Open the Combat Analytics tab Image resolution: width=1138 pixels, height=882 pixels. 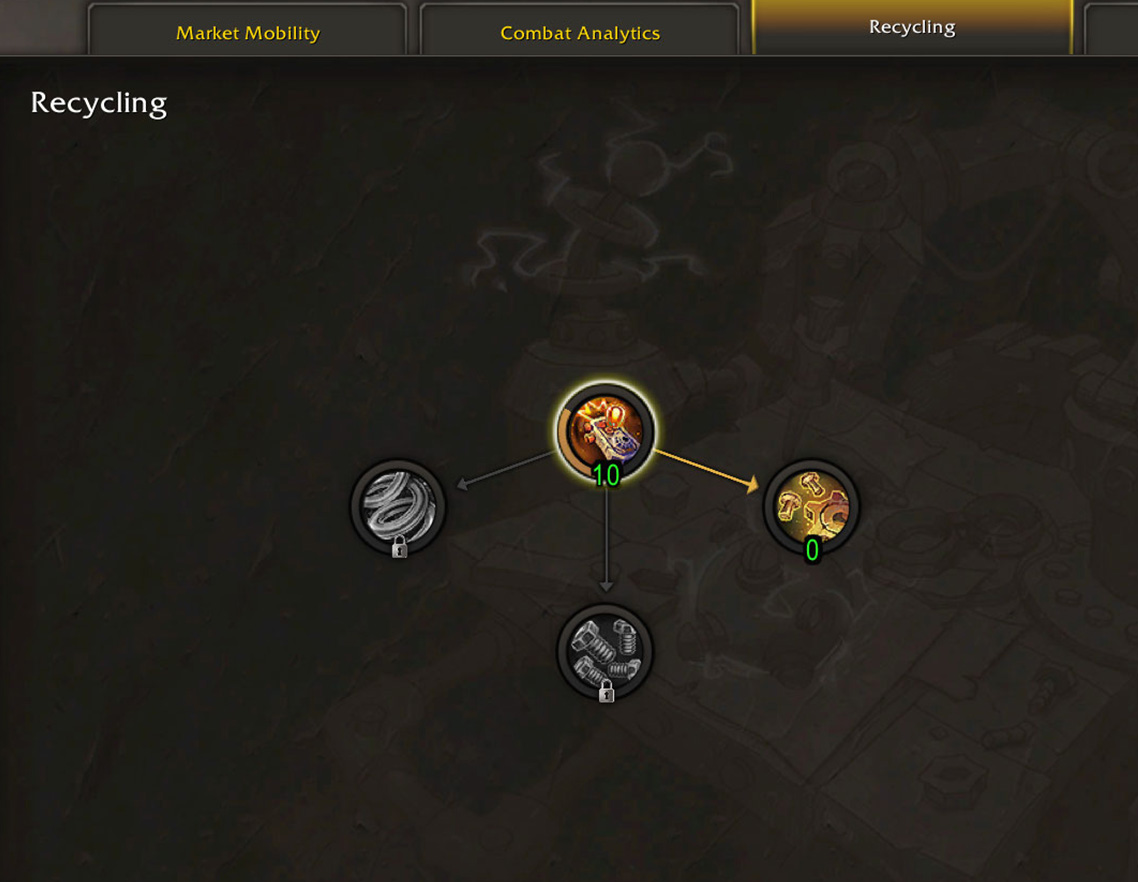pos(579,32)
